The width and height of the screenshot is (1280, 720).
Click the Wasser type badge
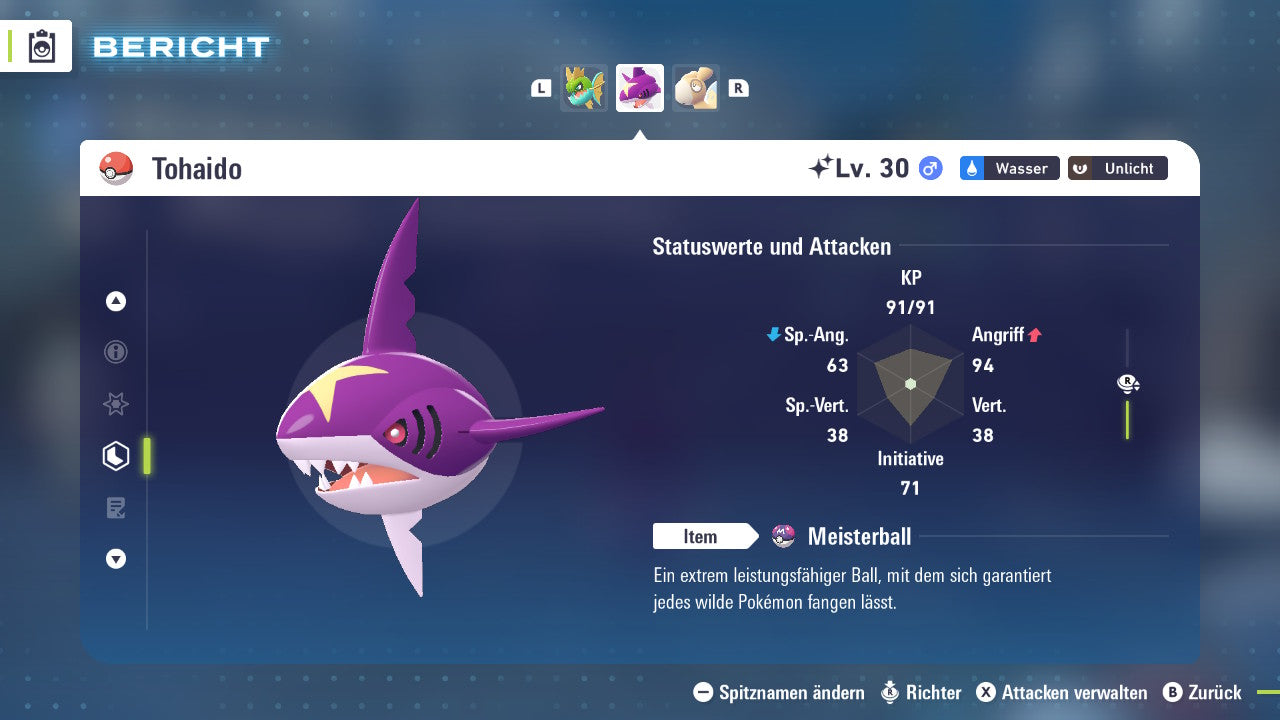(x=1009, y=168)
